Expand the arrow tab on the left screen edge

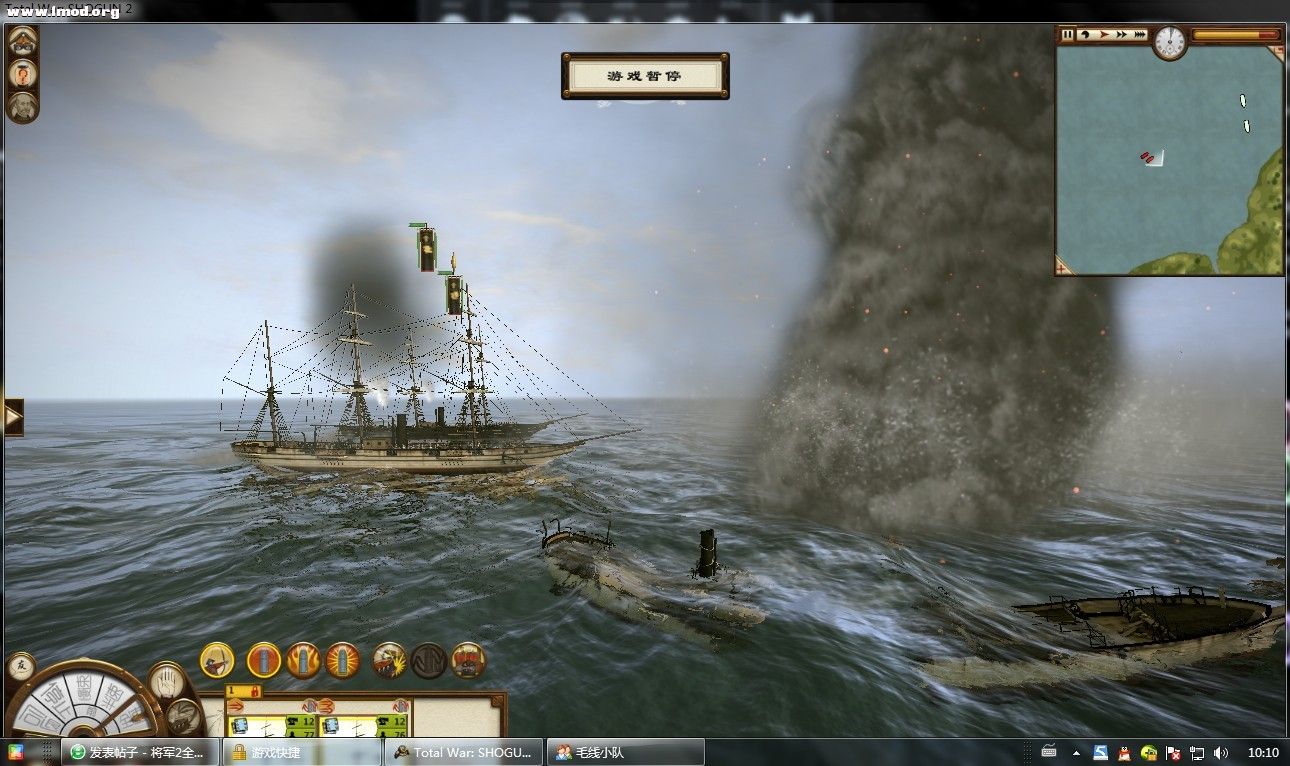(13, 417)
